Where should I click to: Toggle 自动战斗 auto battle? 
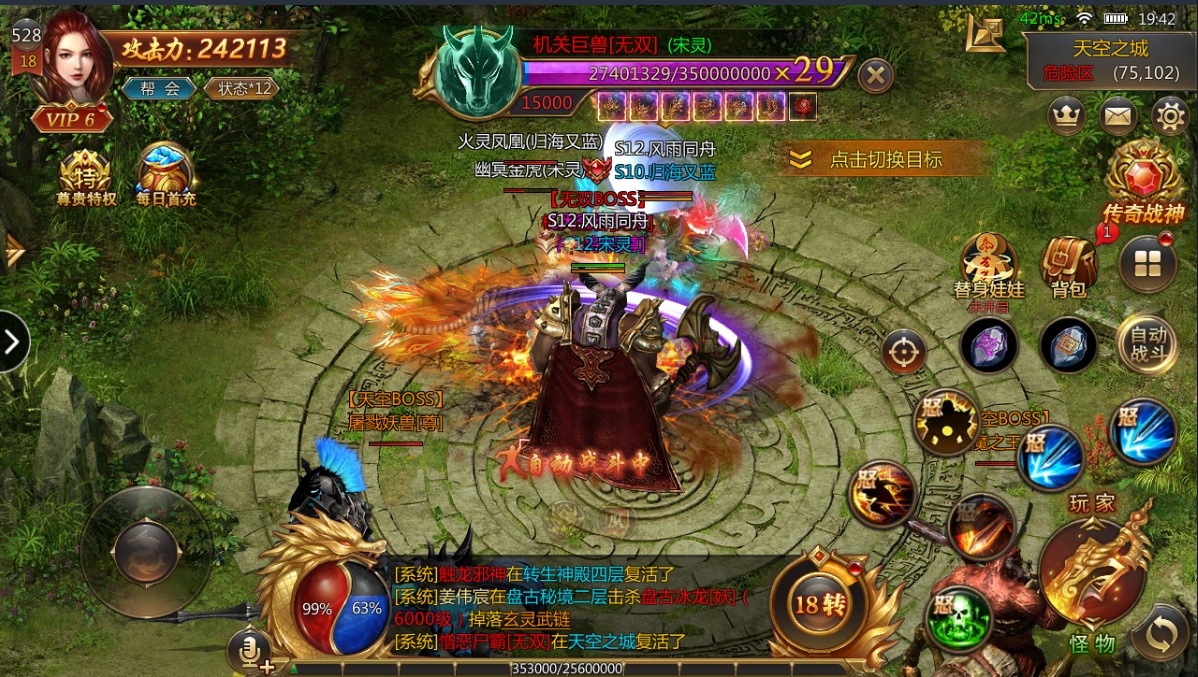[1147, 344]
